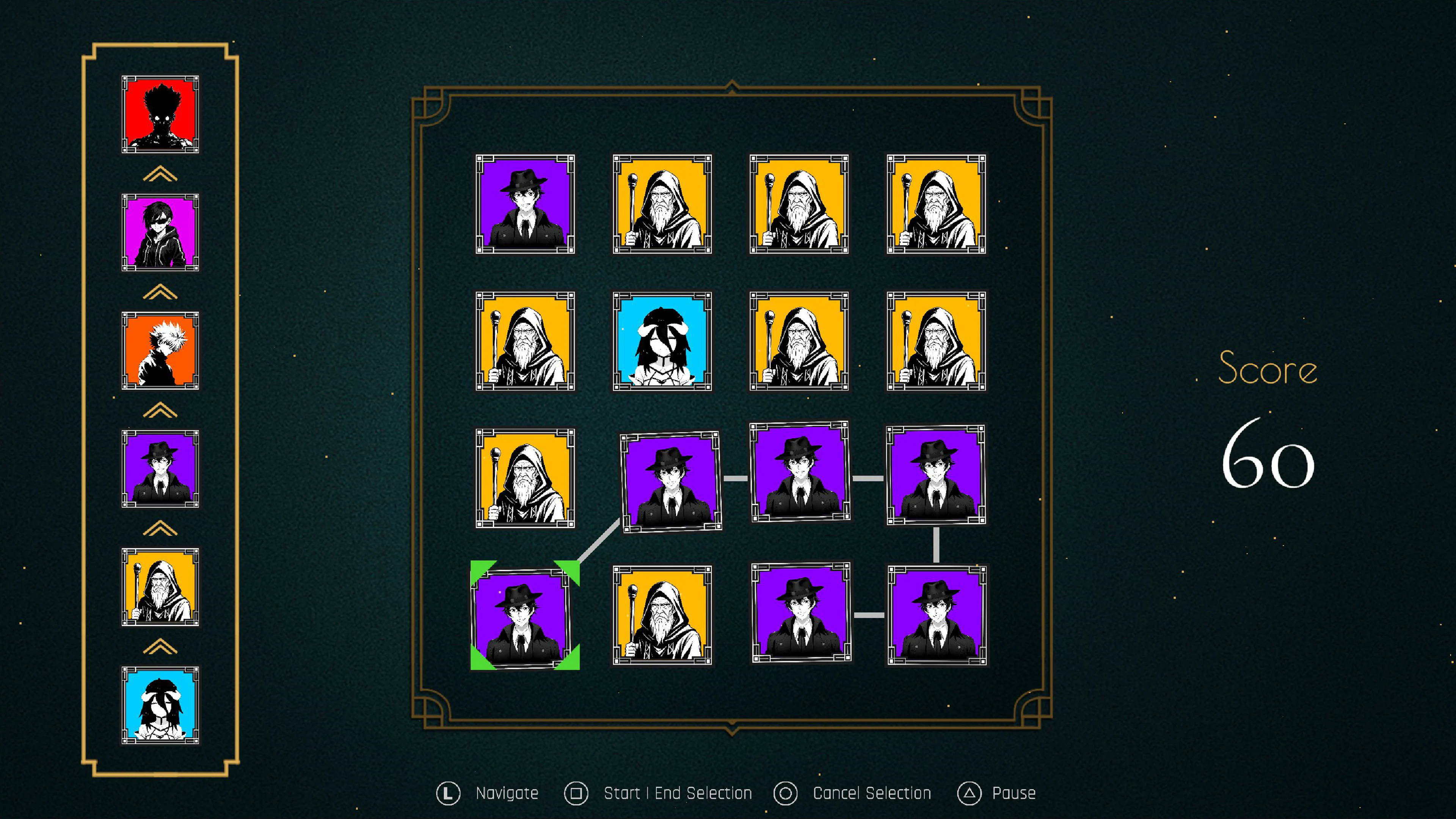Click the red spiky silhouette portrait
Image resolution: width=1456 pixels, height=819 pixels.
(x=160, y=115)
